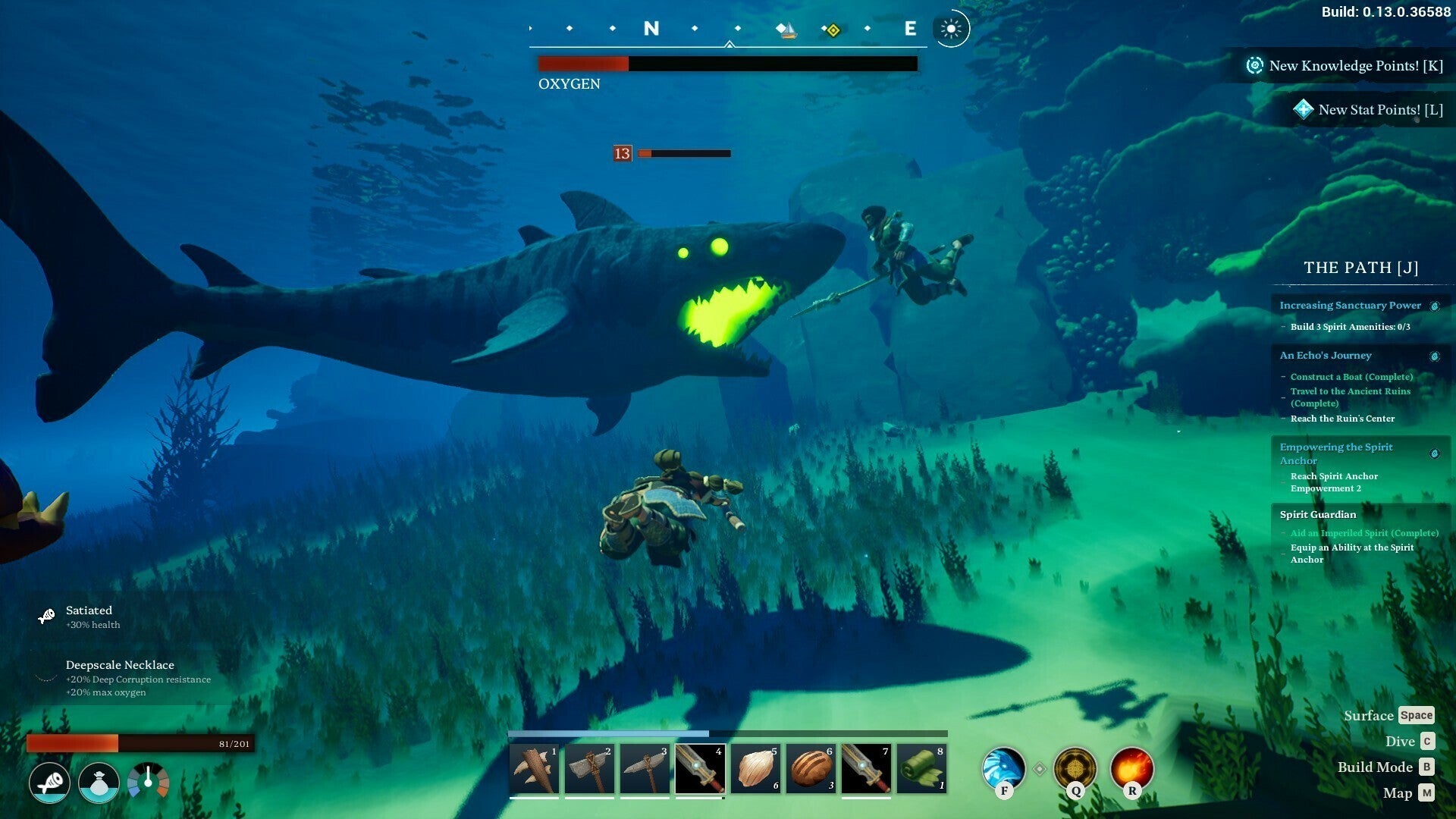Equip the stone axe from the hotbar
This screenshot has height=819, width=1456.
coord(589,769)
